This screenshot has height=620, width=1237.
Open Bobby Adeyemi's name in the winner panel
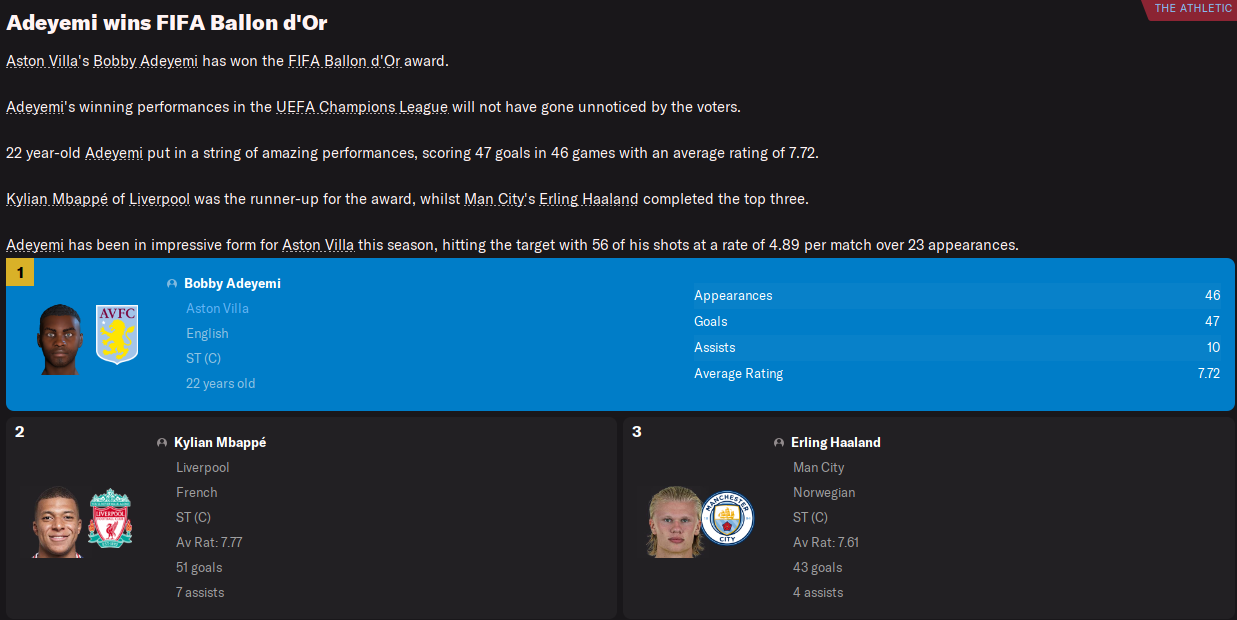click(x=232, y=284)
